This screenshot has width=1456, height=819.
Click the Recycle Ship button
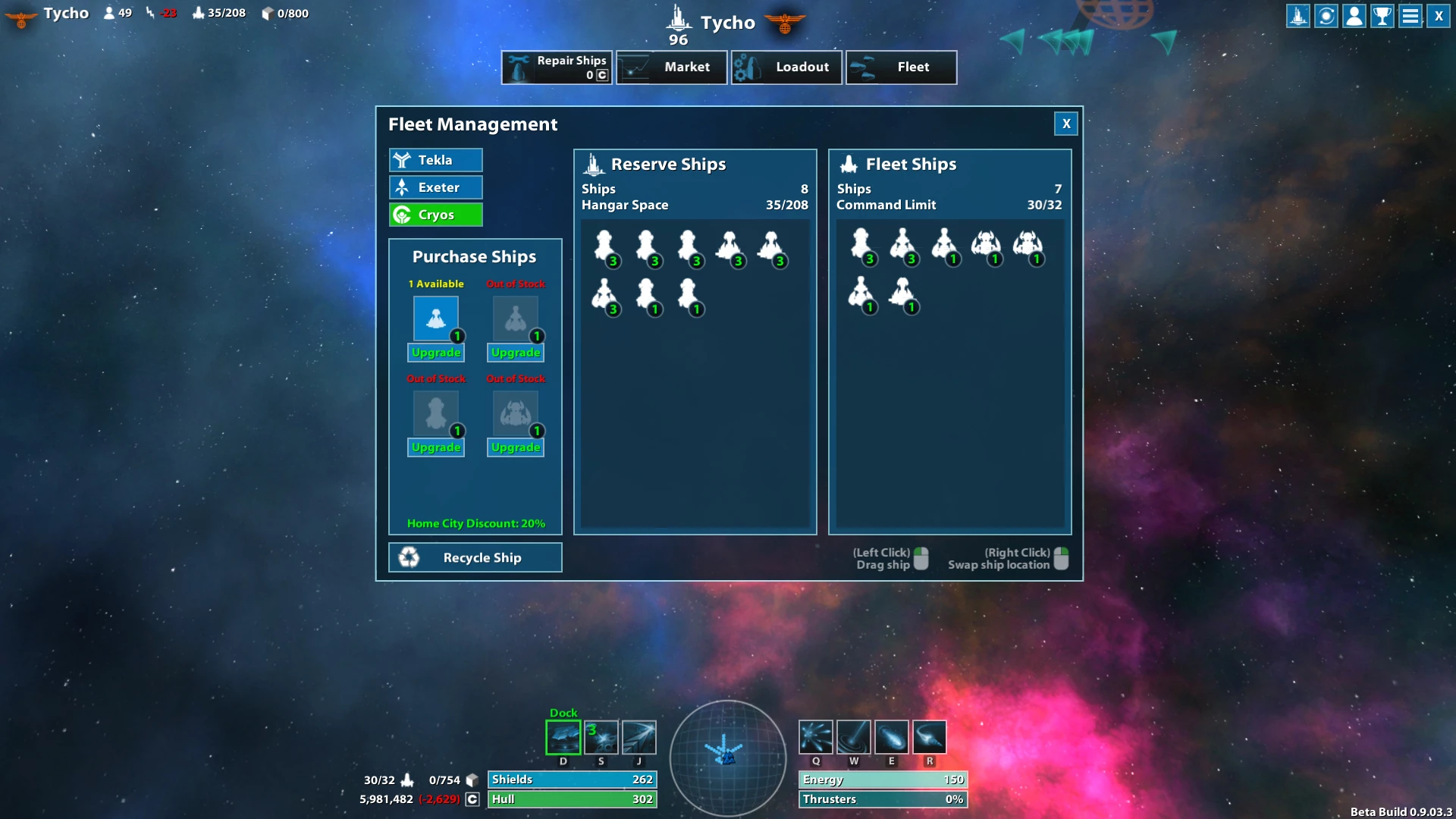click(475, 557)
